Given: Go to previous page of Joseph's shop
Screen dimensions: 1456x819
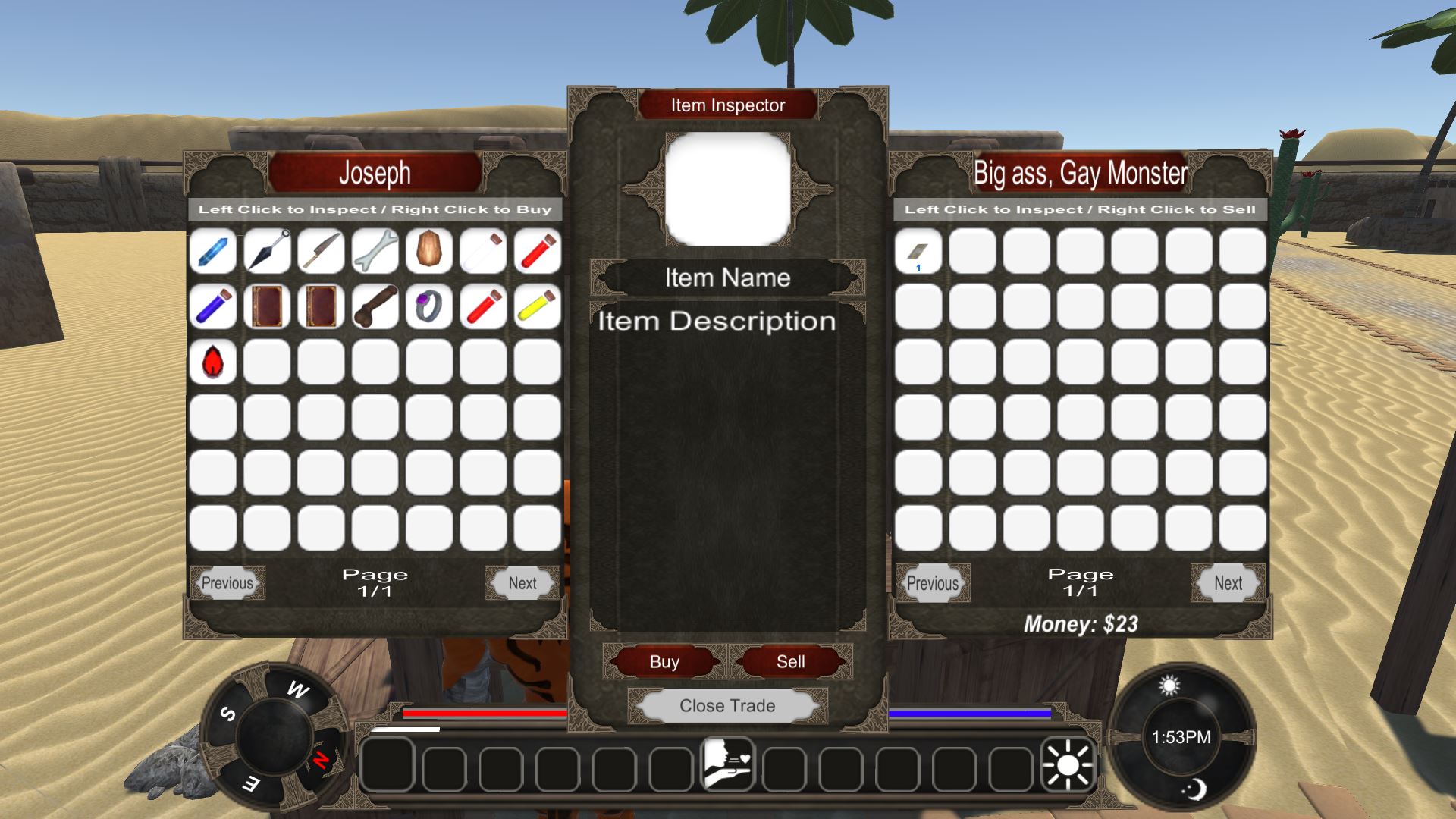Looking at the screenshot, I should coord(227,583).
